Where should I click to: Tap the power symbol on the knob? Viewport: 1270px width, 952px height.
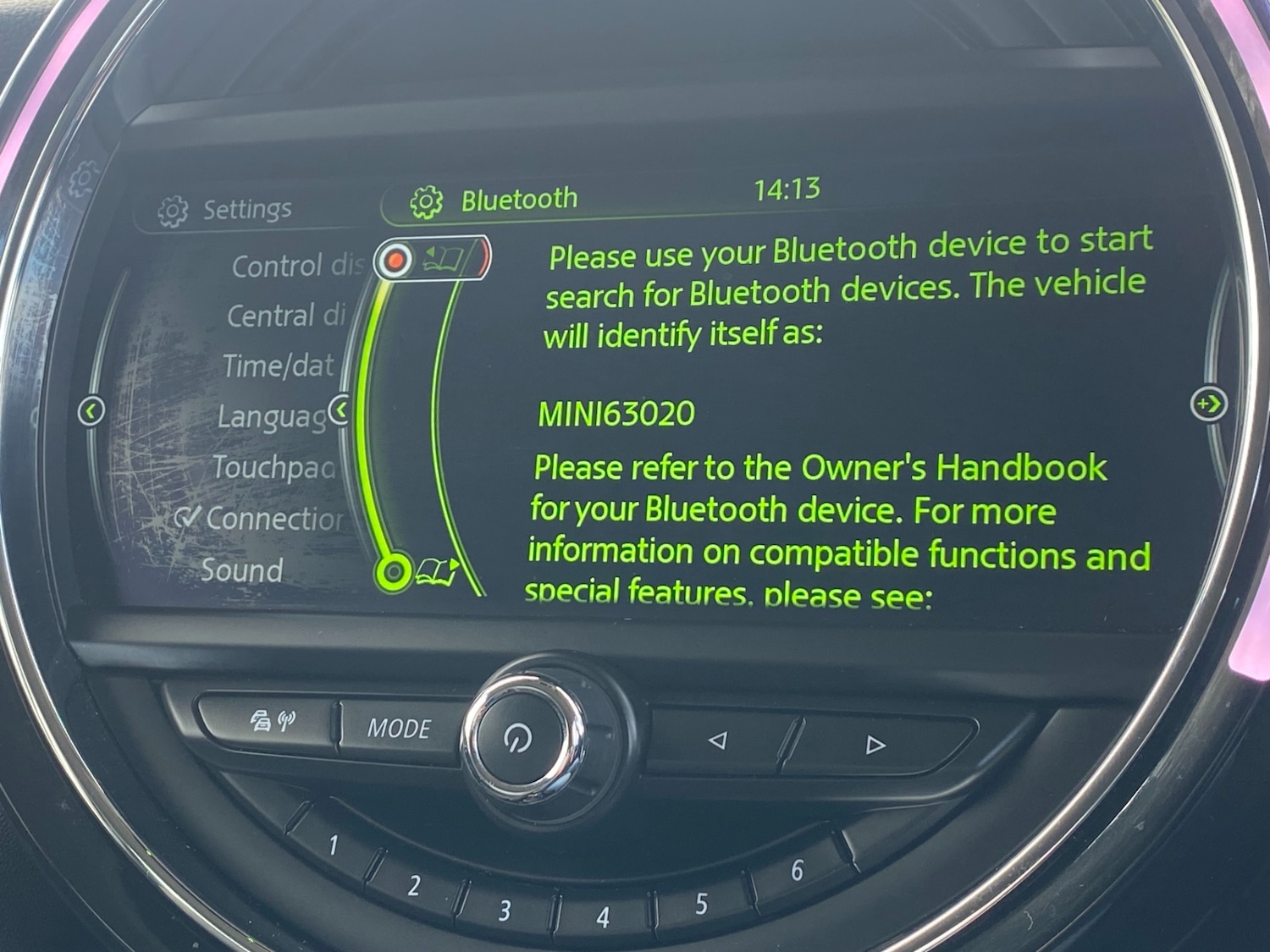[517, 739]
